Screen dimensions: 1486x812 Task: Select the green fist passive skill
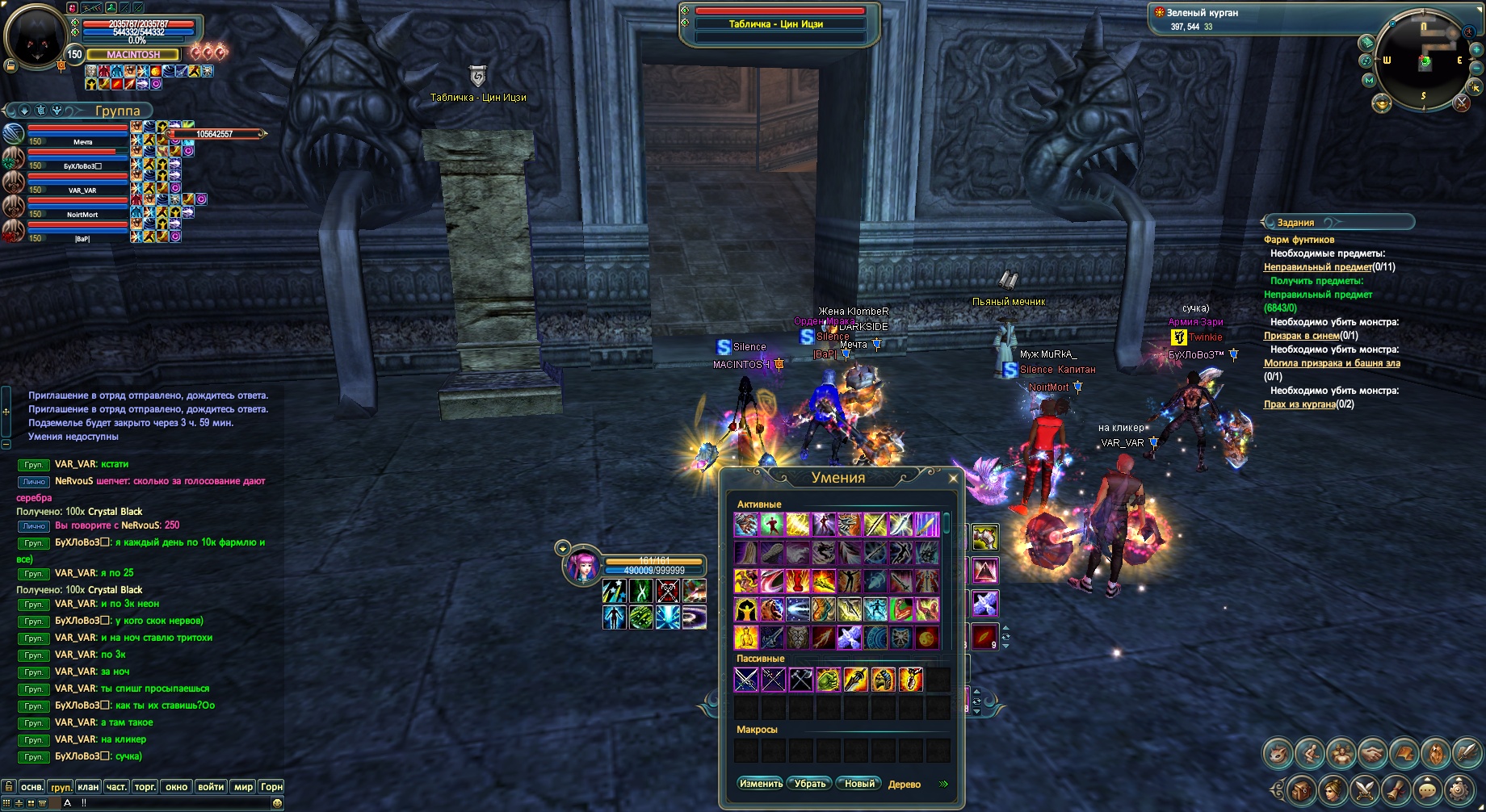tap(828, 680)
